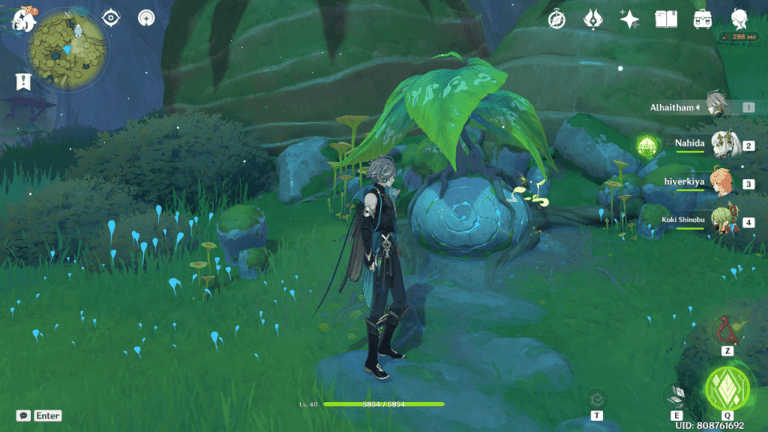Click the round upward-arrow icon near the minimap
The height and width of the screenshot is (432, 768).
point(147,18)
